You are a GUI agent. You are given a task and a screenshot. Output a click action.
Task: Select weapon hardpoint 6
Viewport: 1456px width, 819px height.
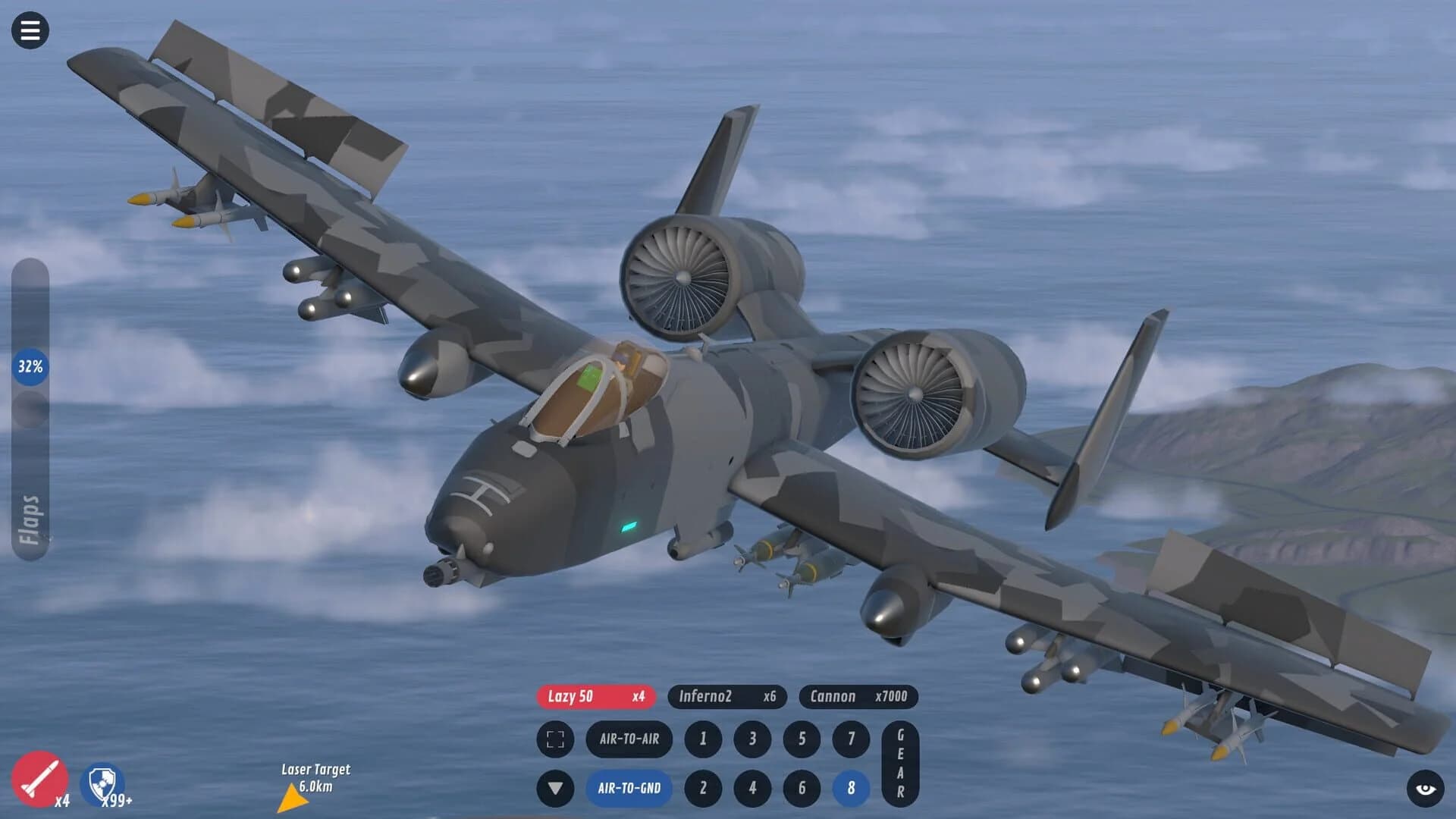801,789
